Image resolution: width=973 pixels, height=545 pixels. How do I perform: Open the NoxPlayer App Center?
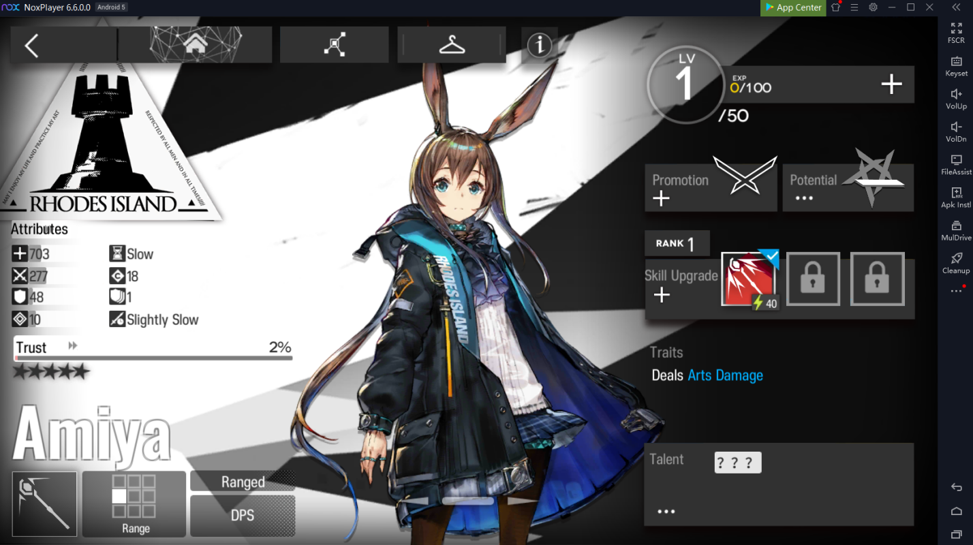point(793,7)
